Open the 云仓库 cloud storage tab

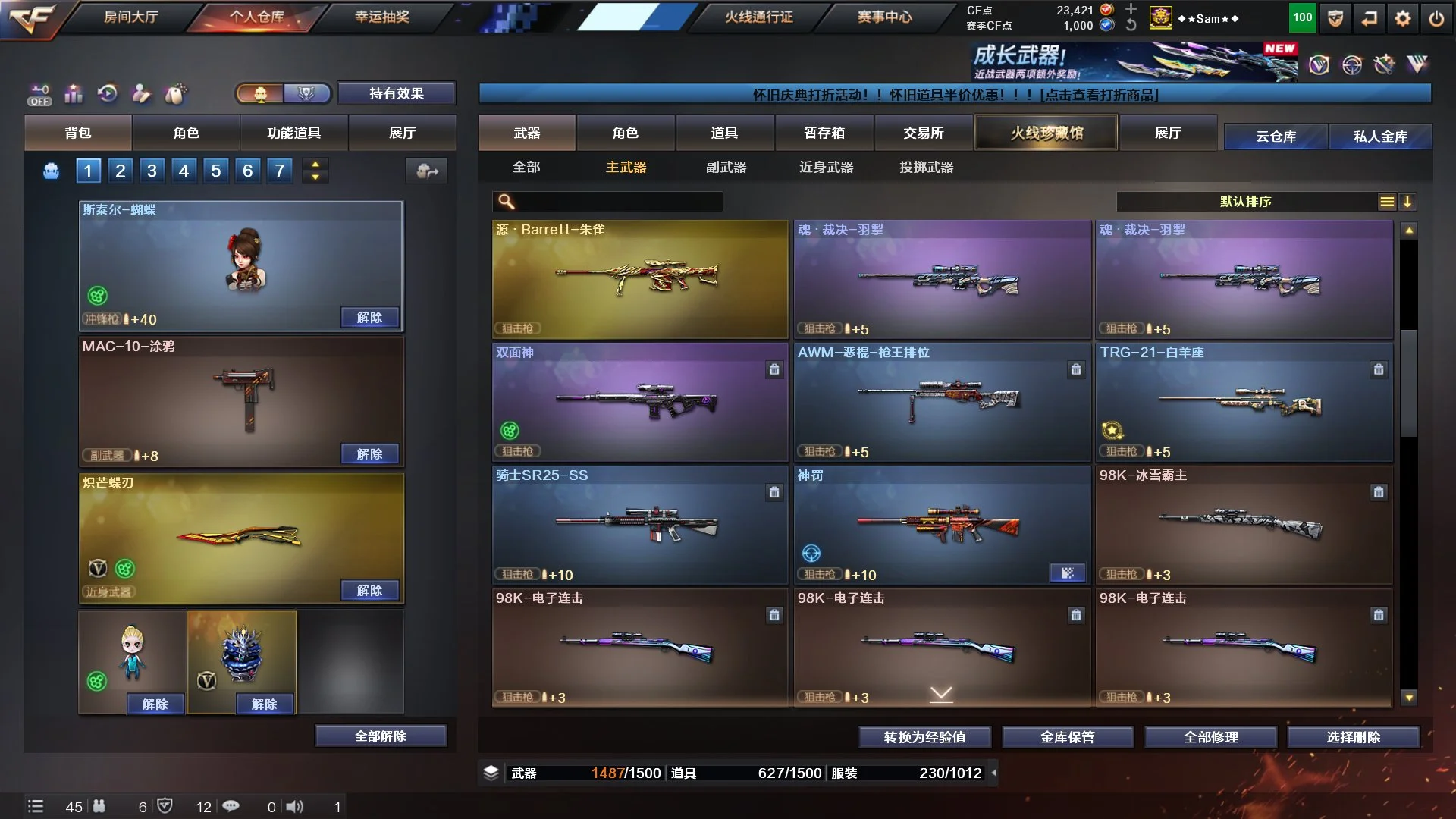(x=1276, y=136)
